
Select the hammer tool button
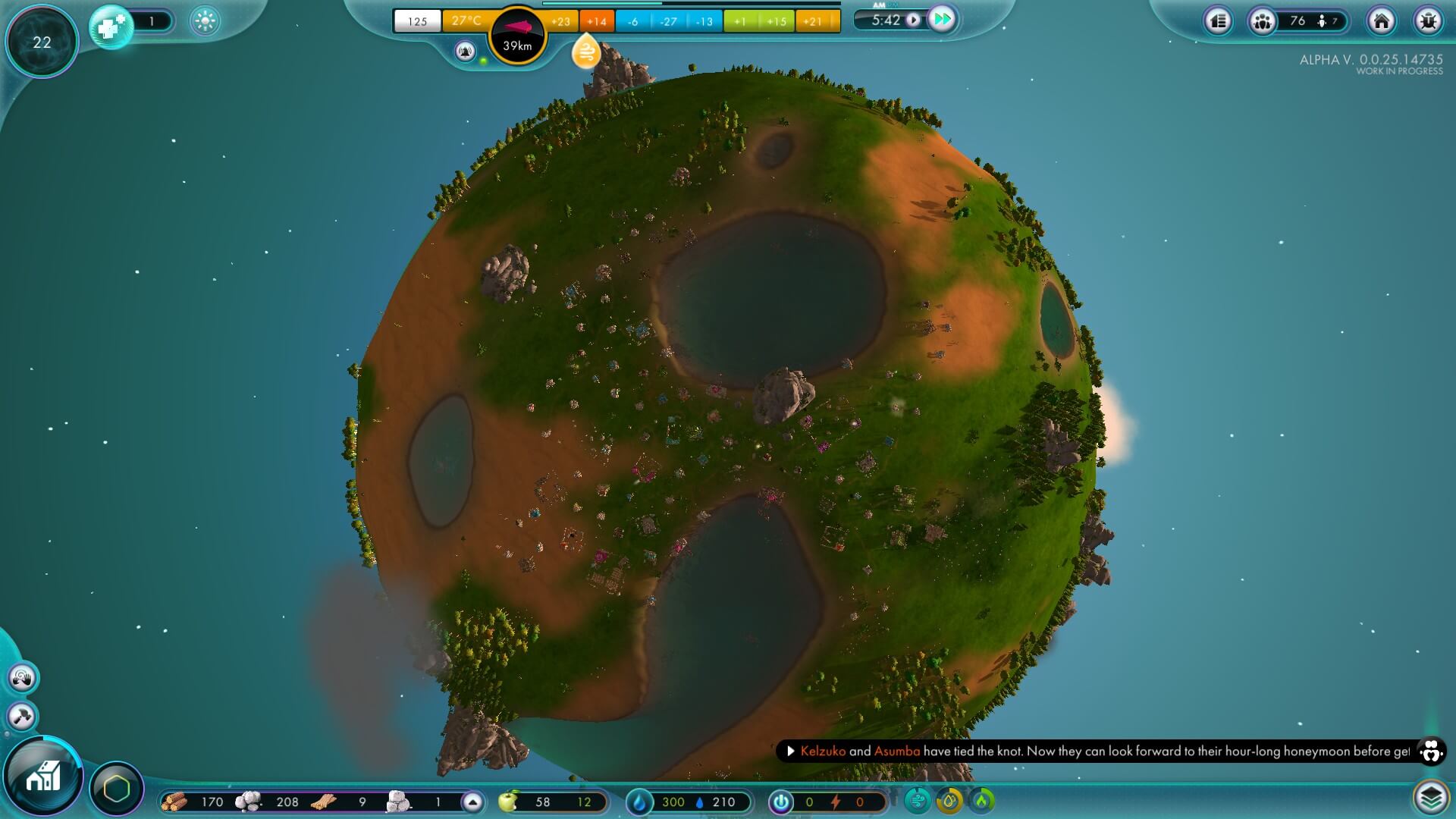[21, 716]
